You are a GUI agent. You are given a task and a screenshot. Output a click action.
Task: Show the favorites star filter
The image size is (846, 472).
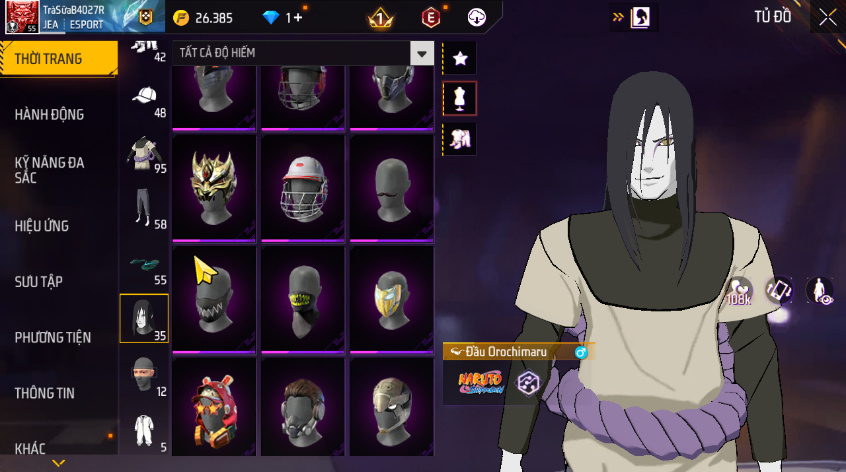pos(460,59)
